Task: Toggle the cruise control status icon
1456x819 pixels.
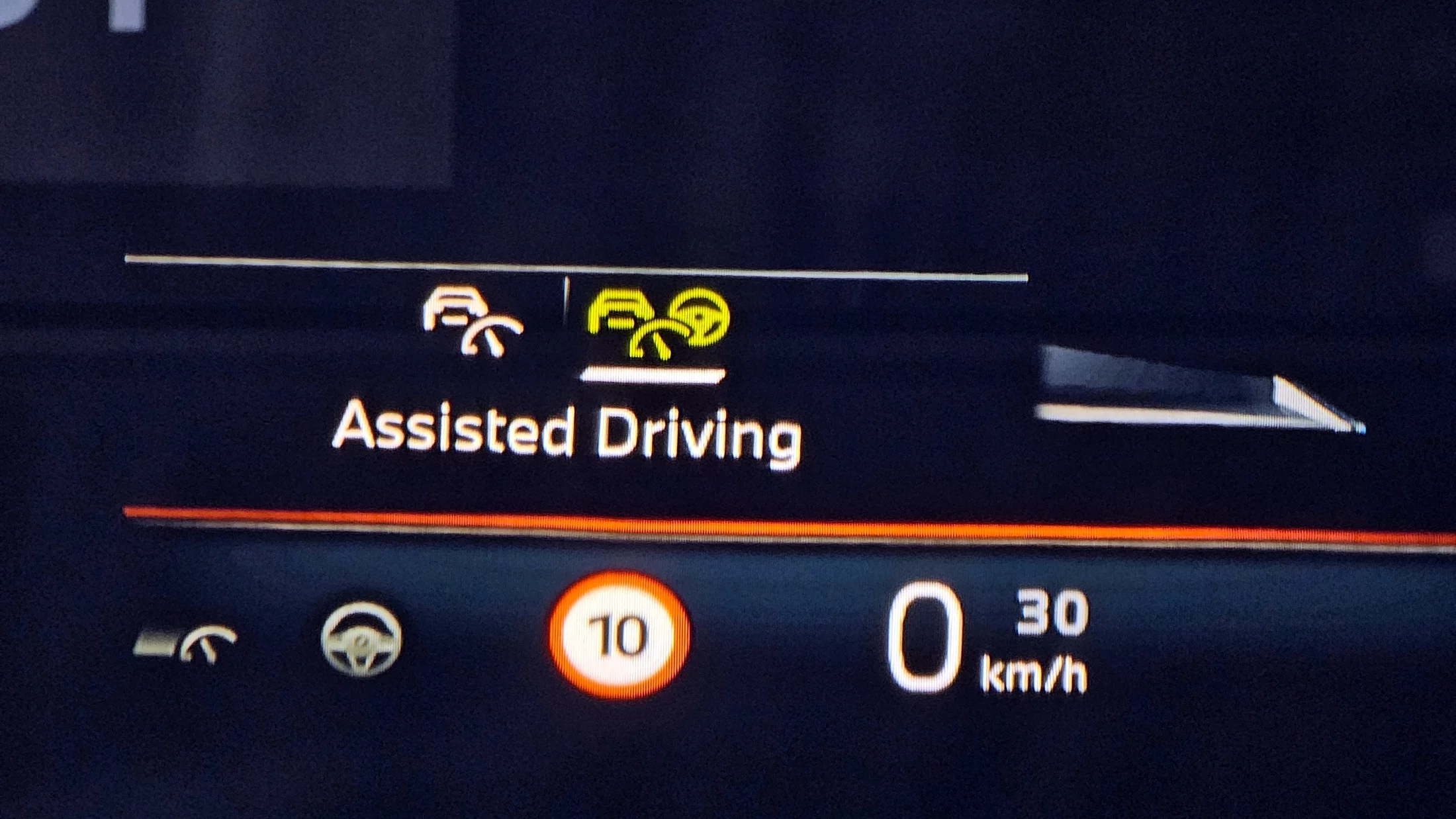Action: 186,642
